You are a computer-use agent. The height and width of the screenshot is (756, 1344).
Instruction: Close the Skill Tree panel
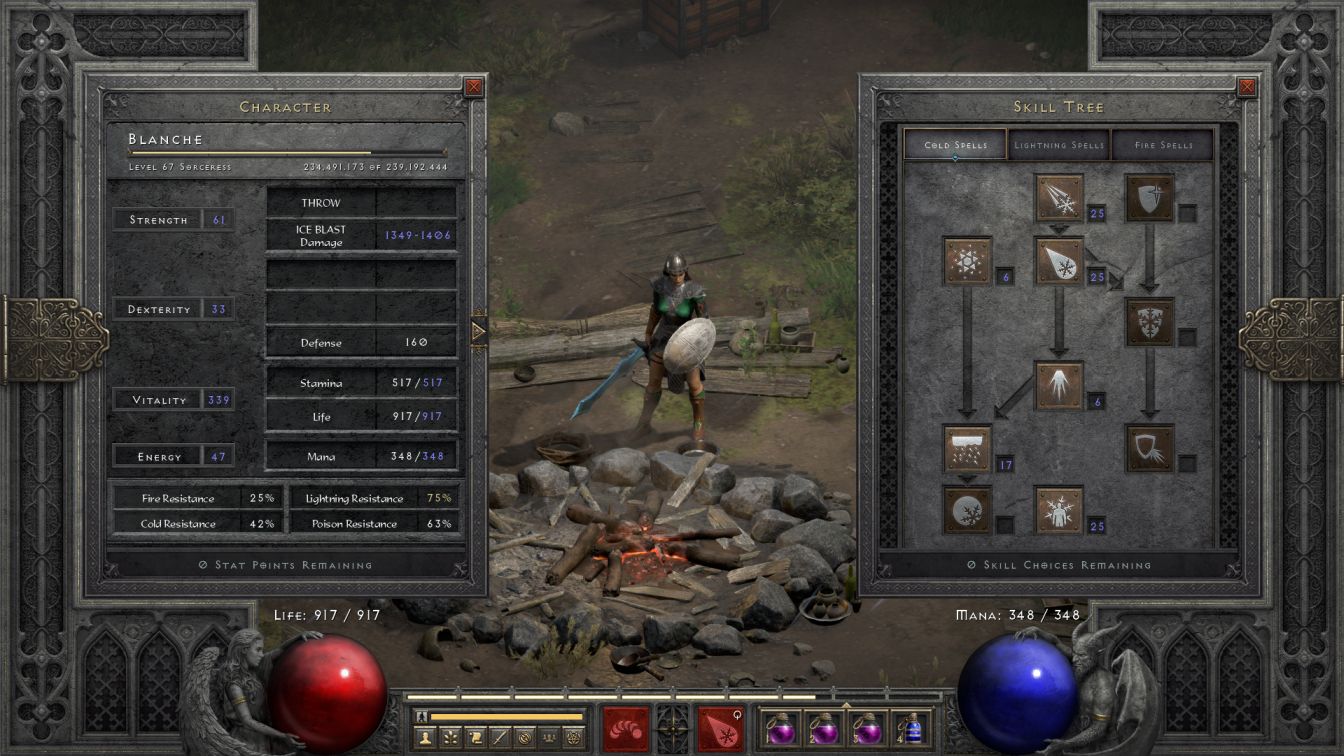pos(1247,87)
